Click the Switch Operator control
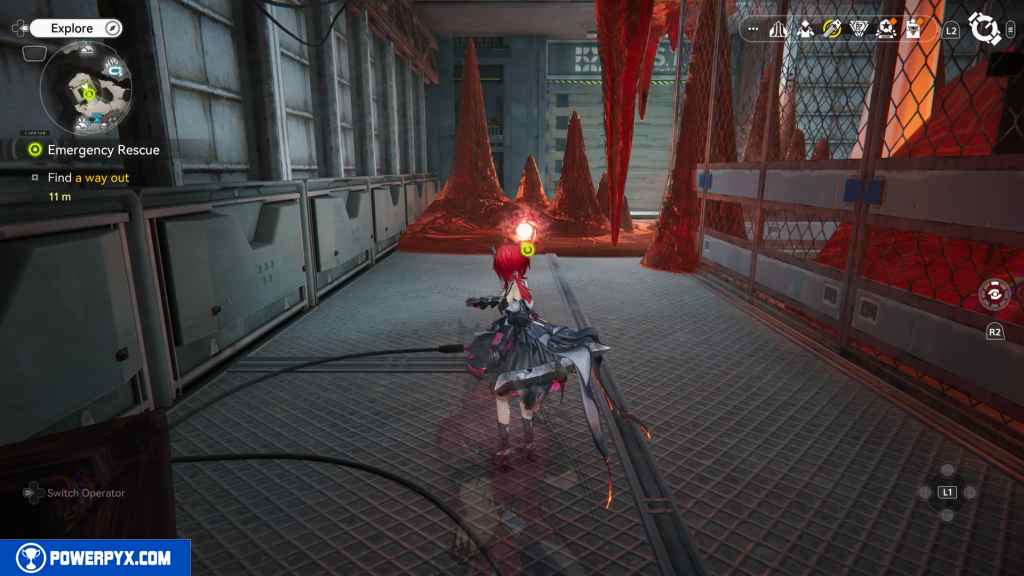1024x576 pixels. pyautogui.click(x=75, y=493)
